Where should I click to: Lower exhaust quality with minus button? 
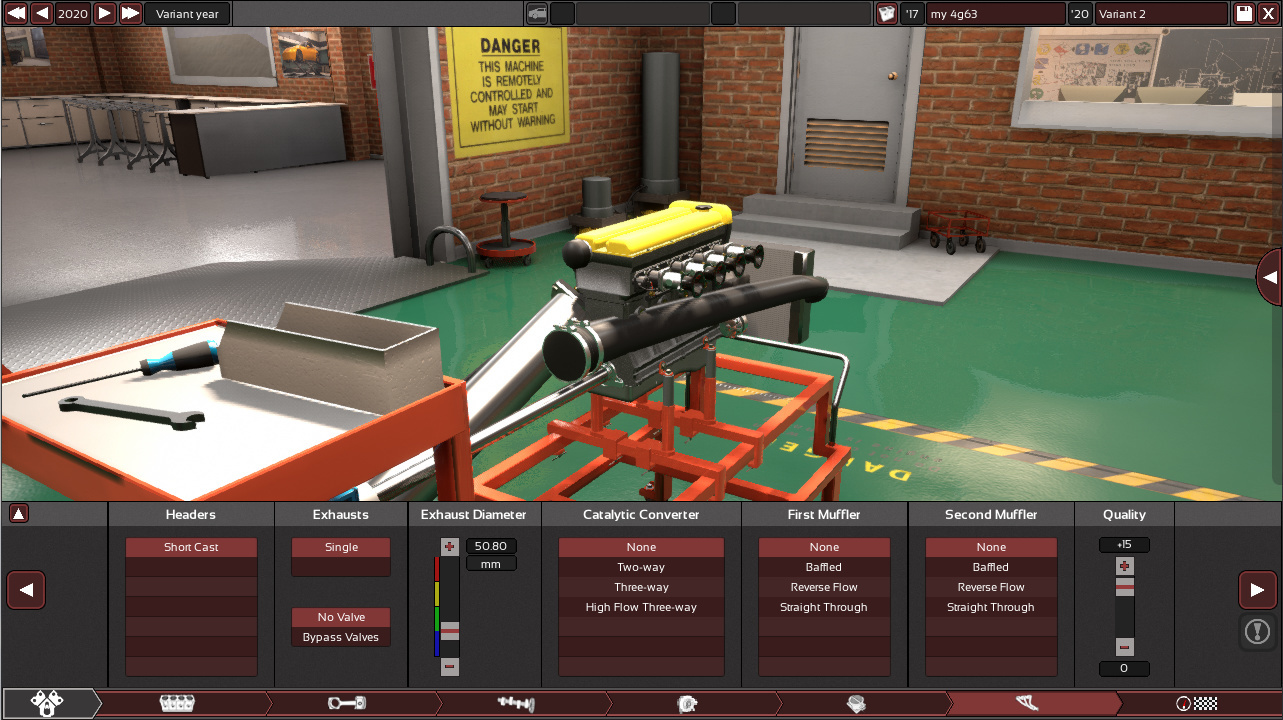coord(1125,647)
